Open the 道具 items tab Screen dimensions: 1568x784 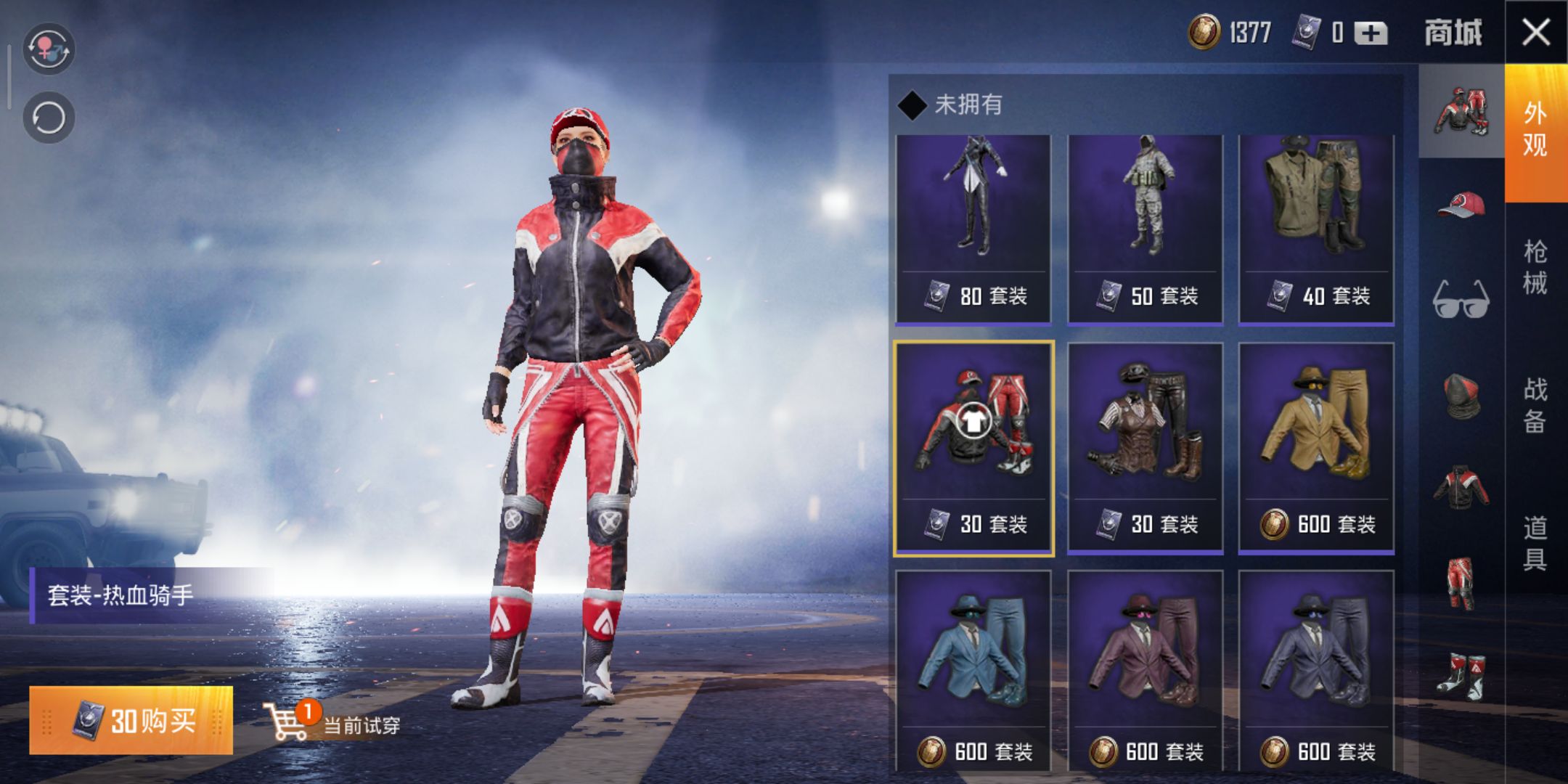[x=1535, y=543]
